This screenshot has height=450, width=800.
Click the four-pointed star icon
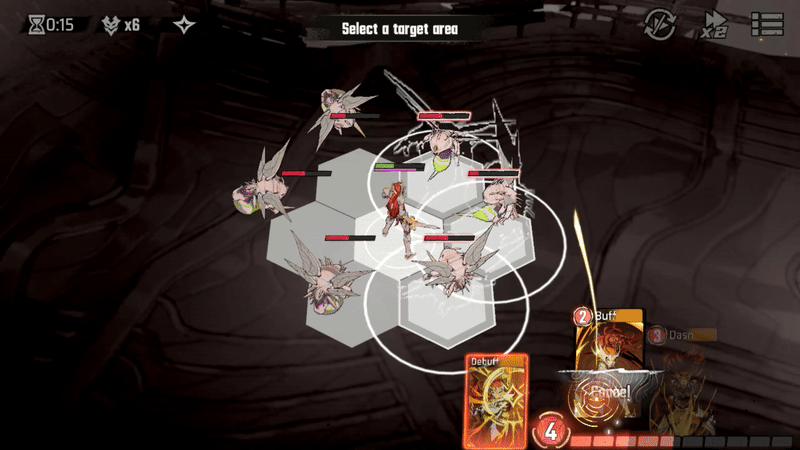(x=185, y=25)
